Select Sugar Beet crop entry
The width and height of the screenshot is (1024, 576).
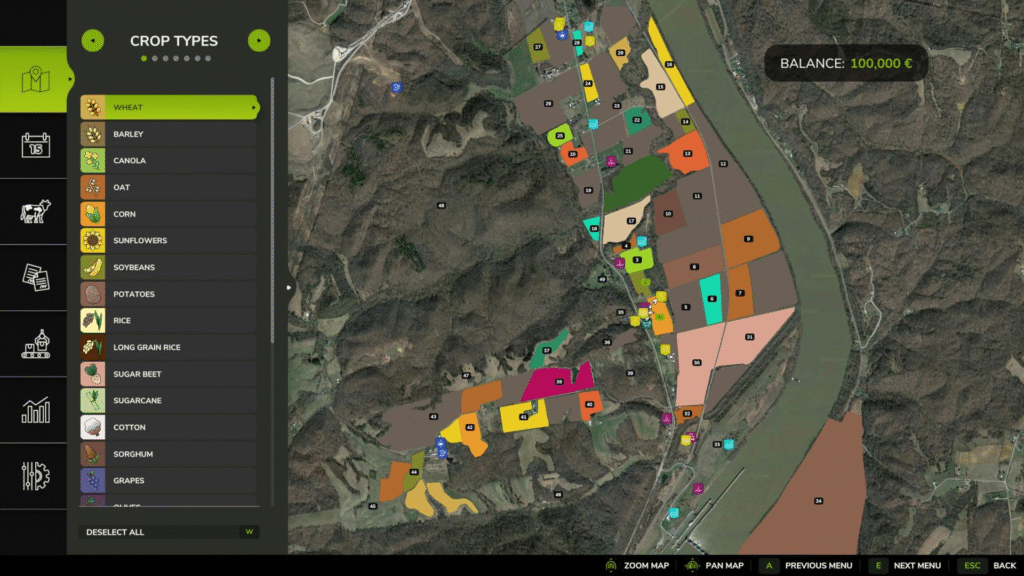(x=168, y=374)
